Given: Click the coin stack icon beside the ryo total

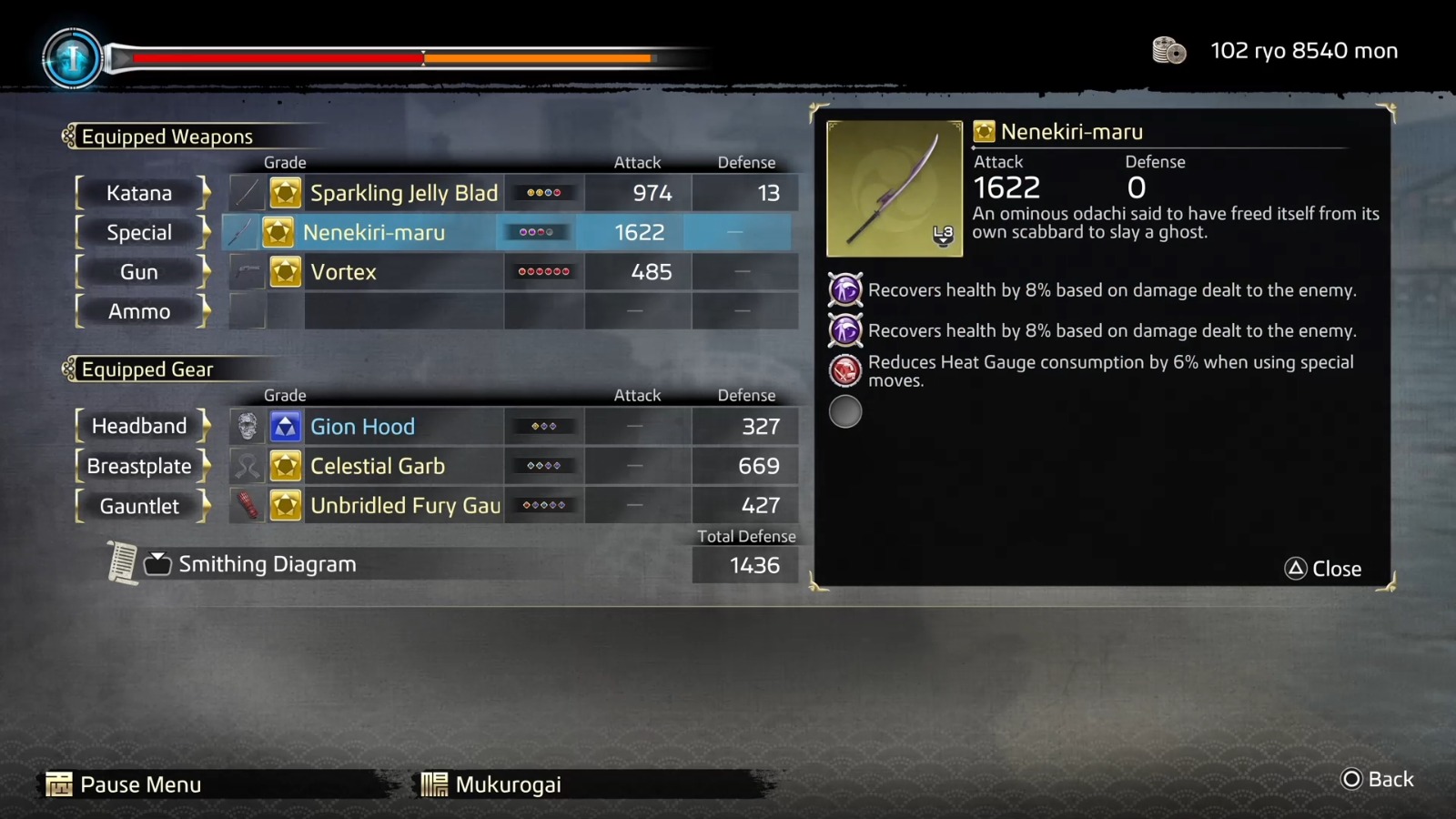Looking at the screenshot, I should pos(1168,51).
